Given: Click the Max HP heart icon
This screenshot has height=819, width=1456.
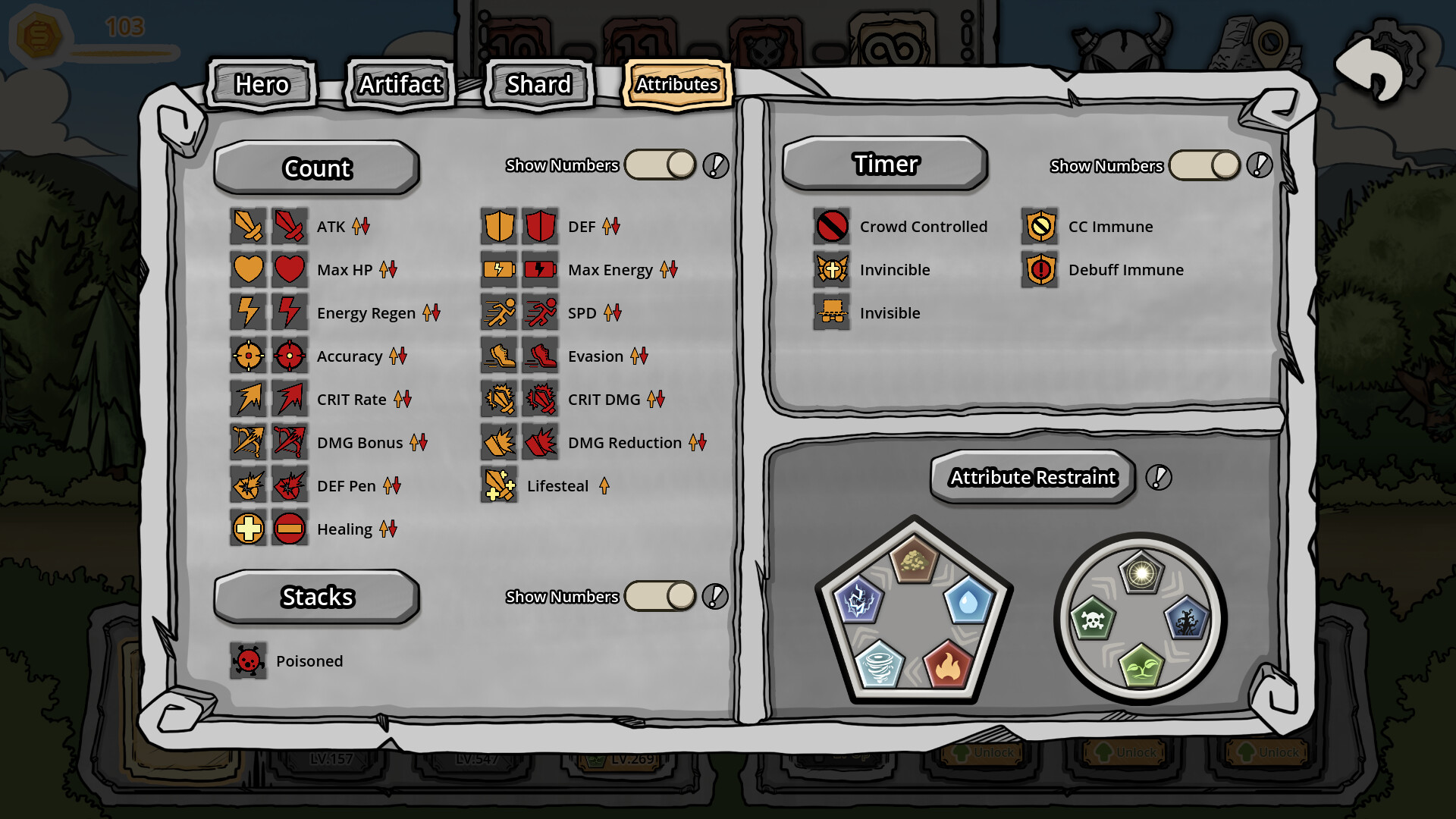Looking at the screenshot, I should pyautogui.click(x=249, y=269).
